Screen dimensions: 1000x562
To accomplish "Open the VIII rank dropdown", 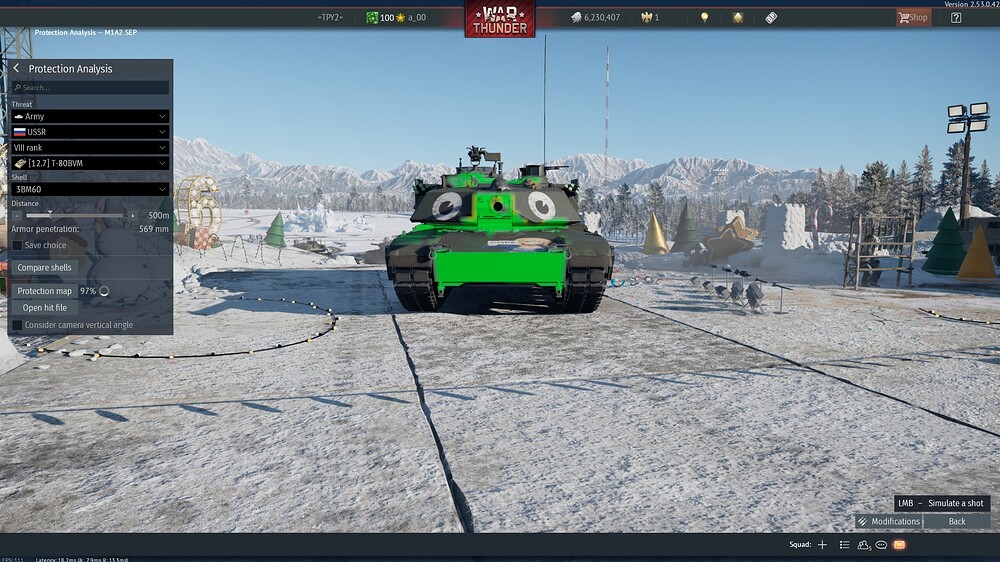I will pos(90,147).
